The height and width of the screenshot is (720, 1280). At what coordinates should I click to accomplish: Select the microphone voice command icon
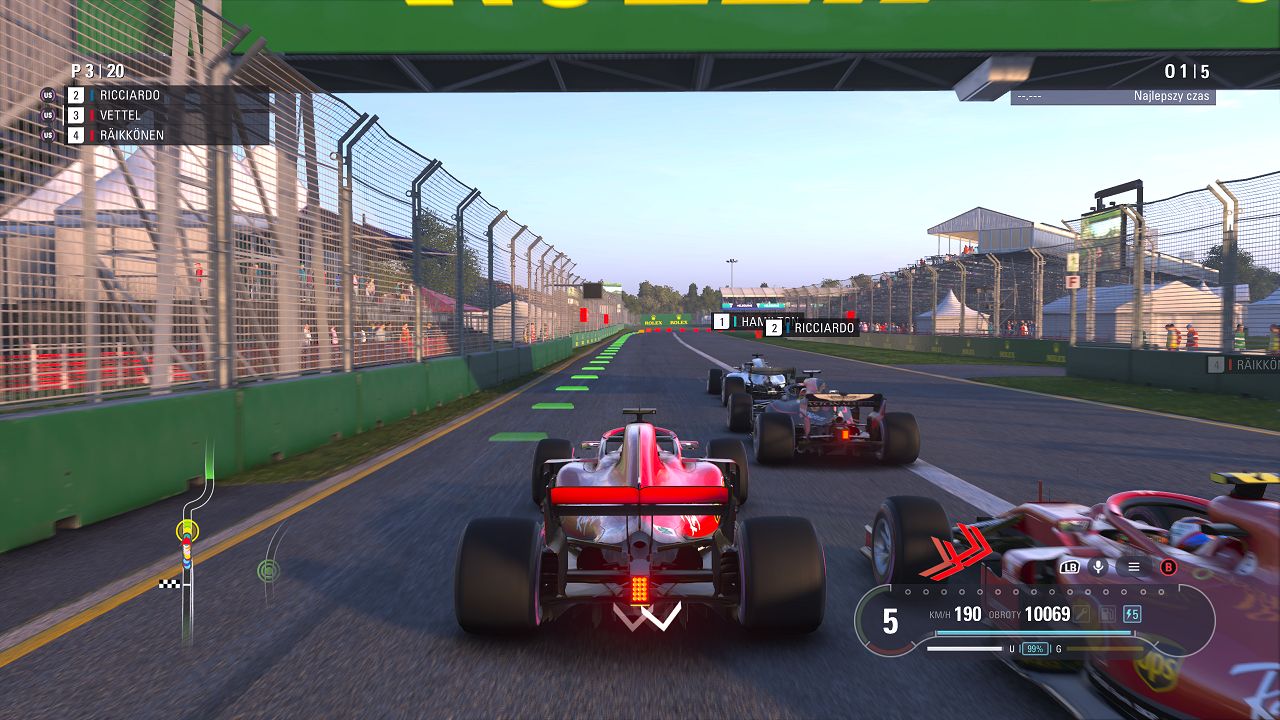tap(1098, 567)
